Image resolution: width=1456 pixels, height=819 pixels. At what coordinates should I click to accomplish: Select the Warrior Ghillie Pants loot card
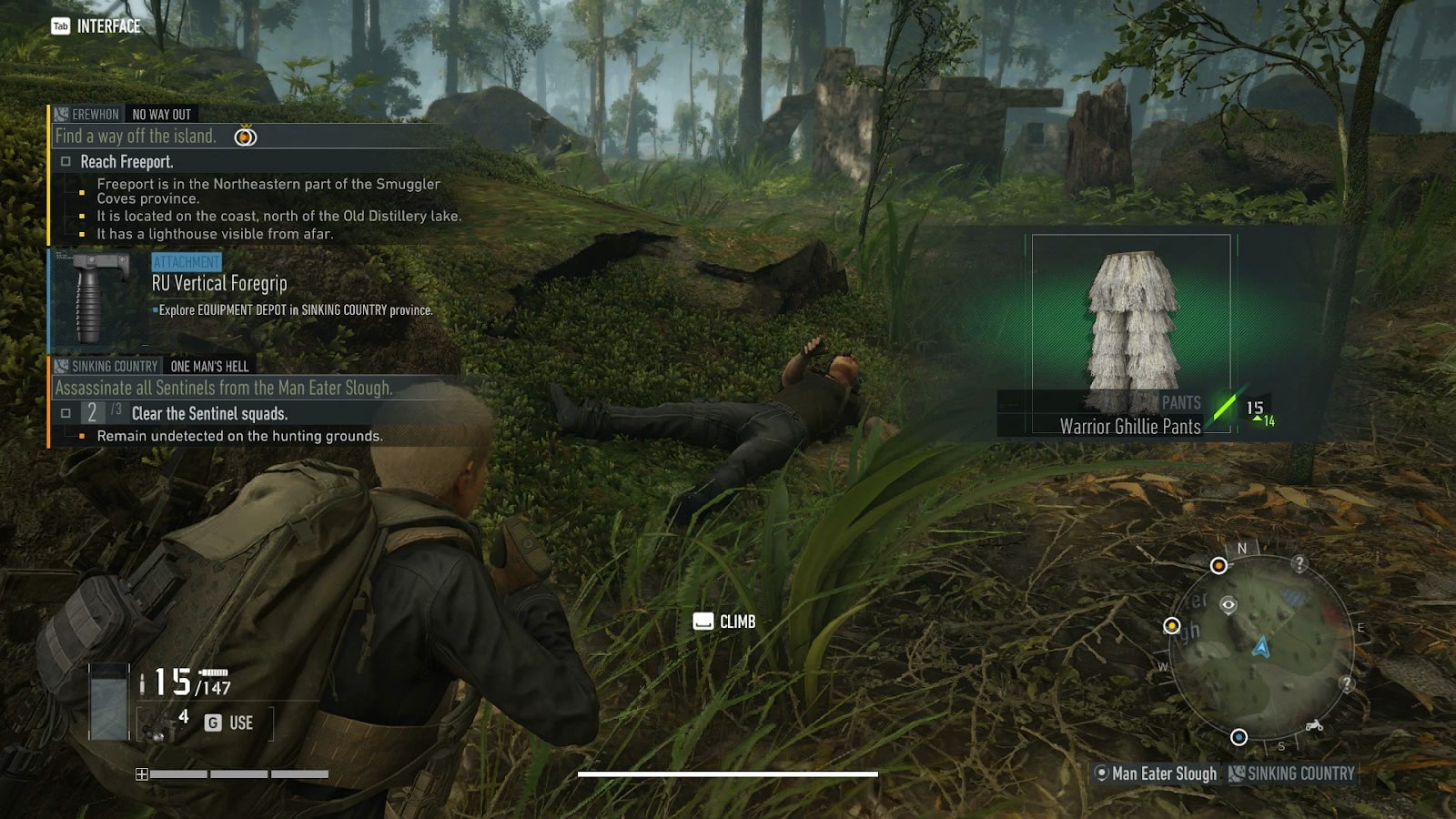click(1131, 333)
